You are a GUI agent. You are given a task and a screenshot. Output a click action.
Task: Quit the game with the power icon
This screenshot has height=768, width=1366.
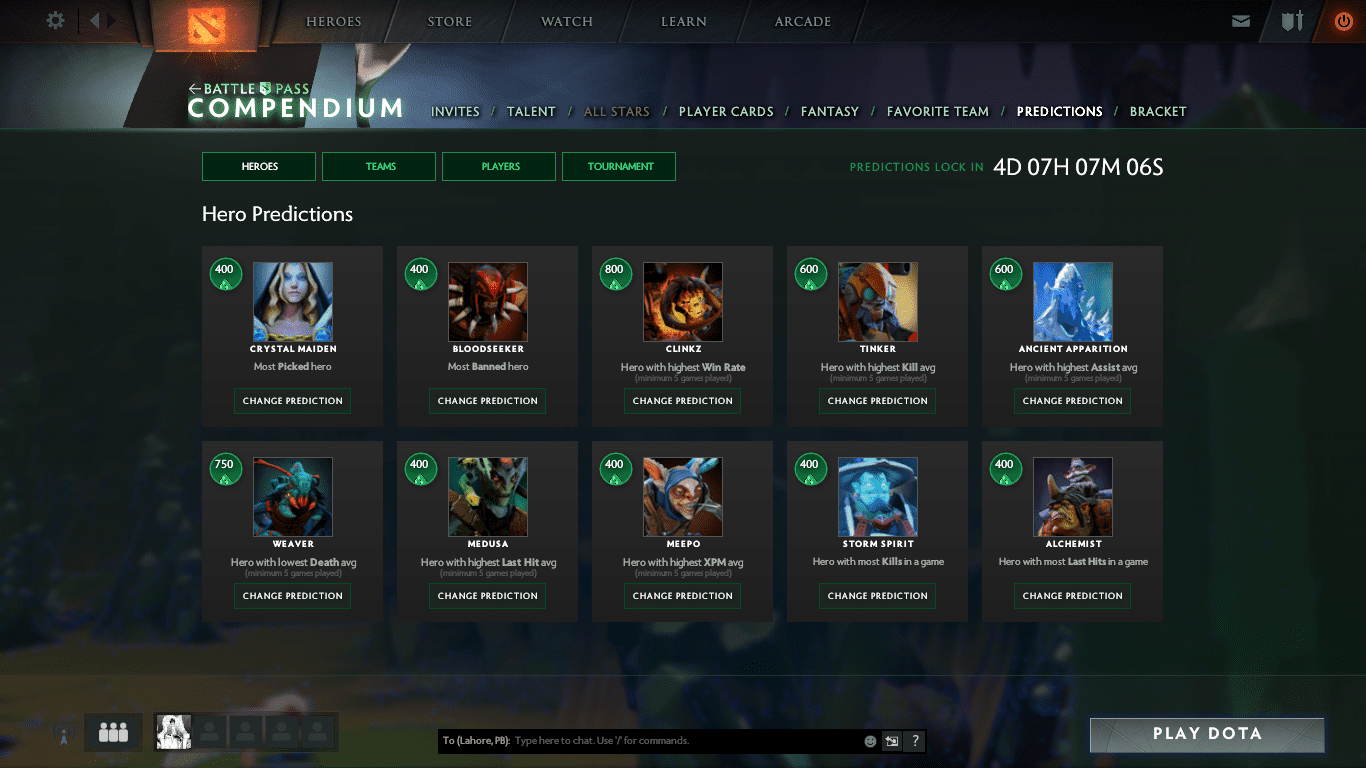[1343, 21]
